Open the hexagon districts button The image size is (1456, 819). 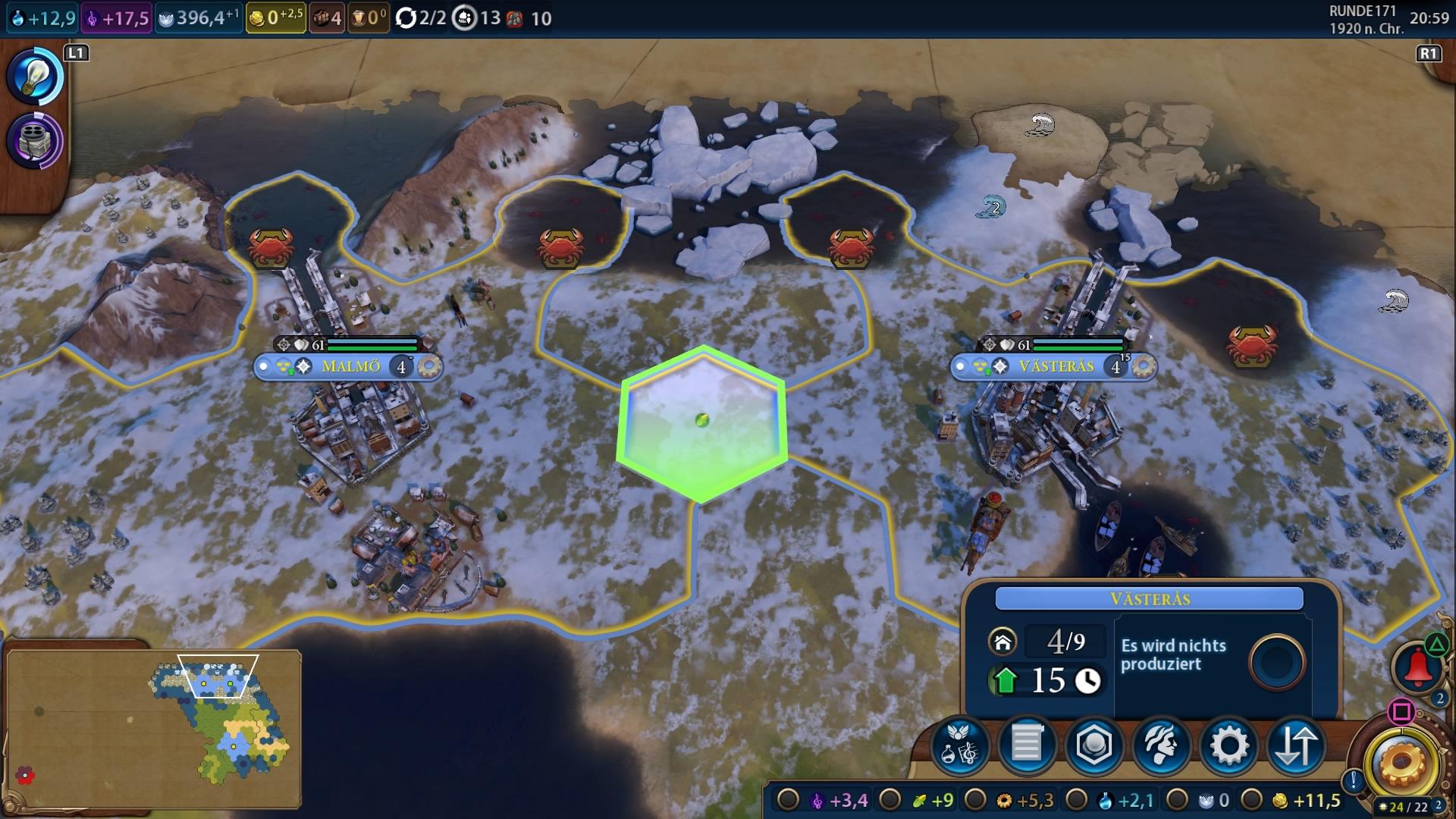tap(1094, 745)
